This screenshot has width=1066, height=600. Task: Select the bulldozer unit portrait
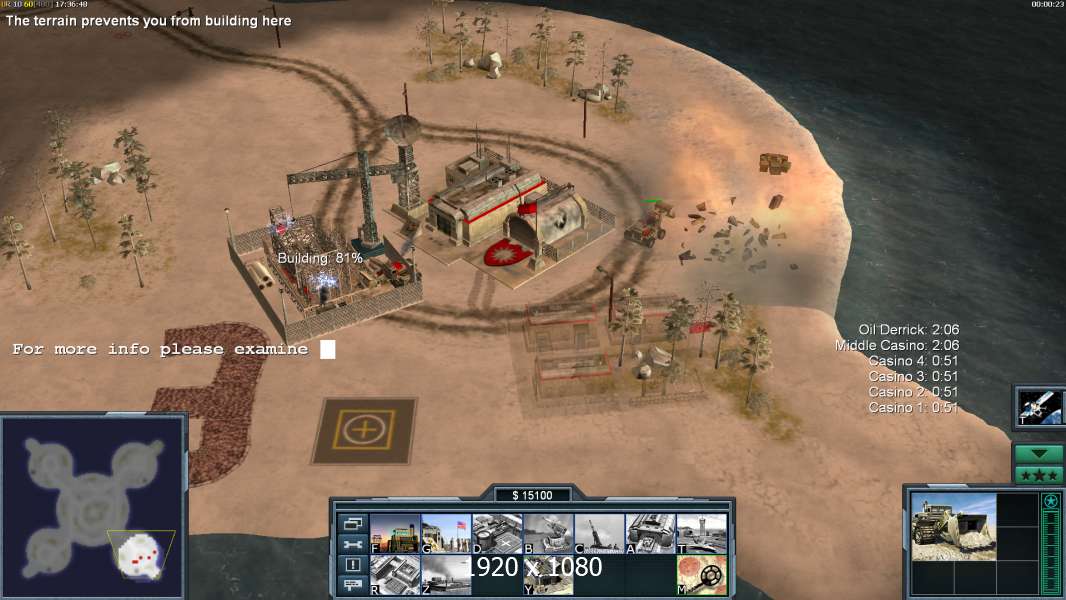point(954,526)
